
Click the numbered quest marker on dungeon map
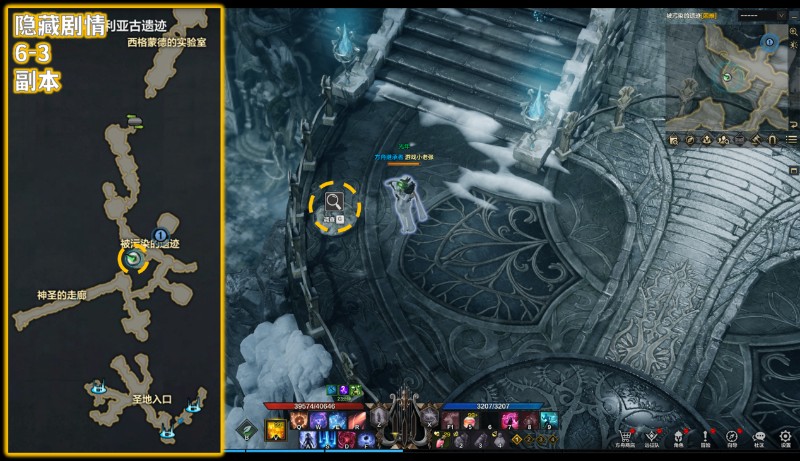[x=159, y=235]
